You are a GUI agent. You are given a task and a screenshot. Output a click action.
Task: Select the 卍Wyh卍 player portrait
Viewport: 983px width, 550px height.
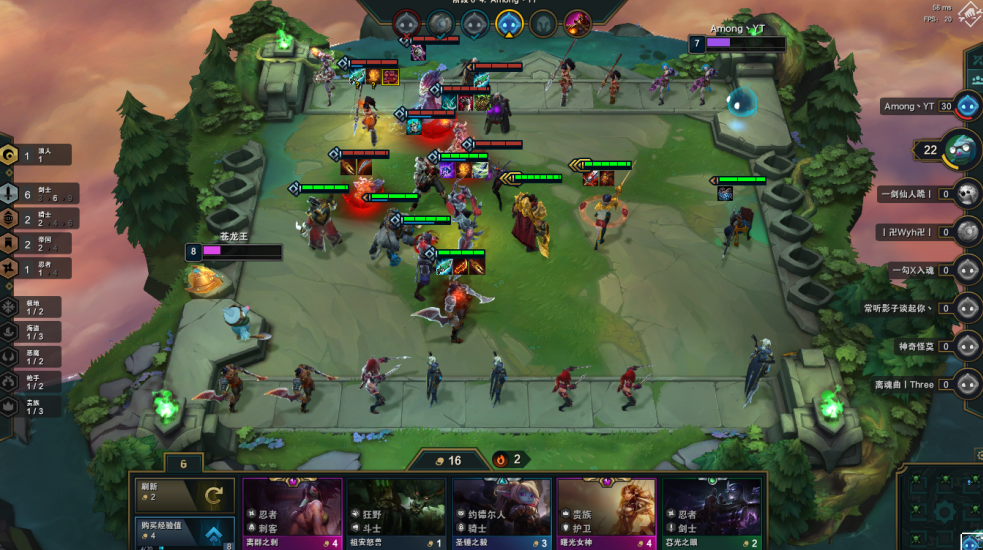[x=966, y=232]
